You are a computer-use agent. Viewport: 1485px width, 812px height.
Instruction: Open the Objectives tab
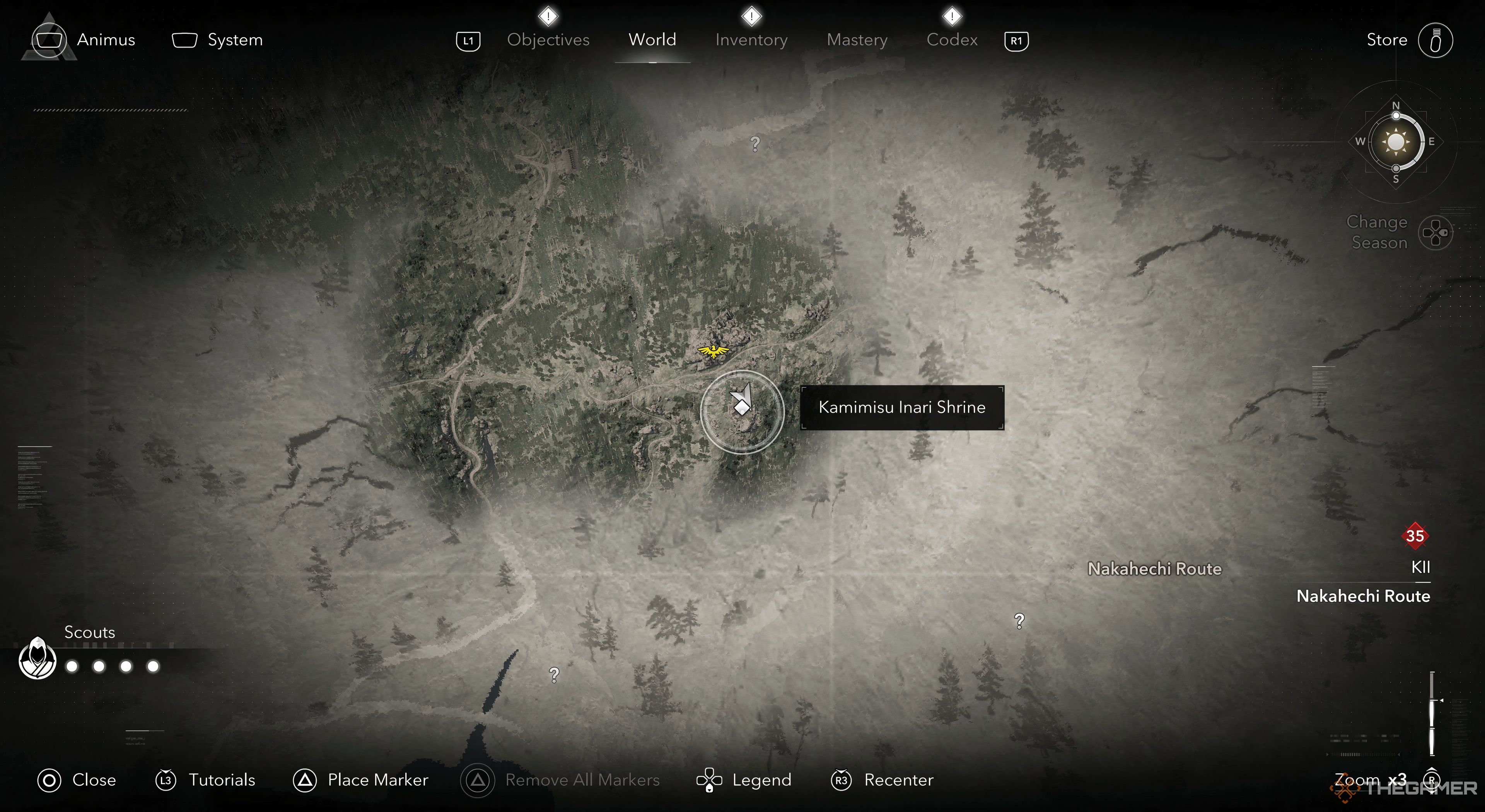click(x=548, y=40)
